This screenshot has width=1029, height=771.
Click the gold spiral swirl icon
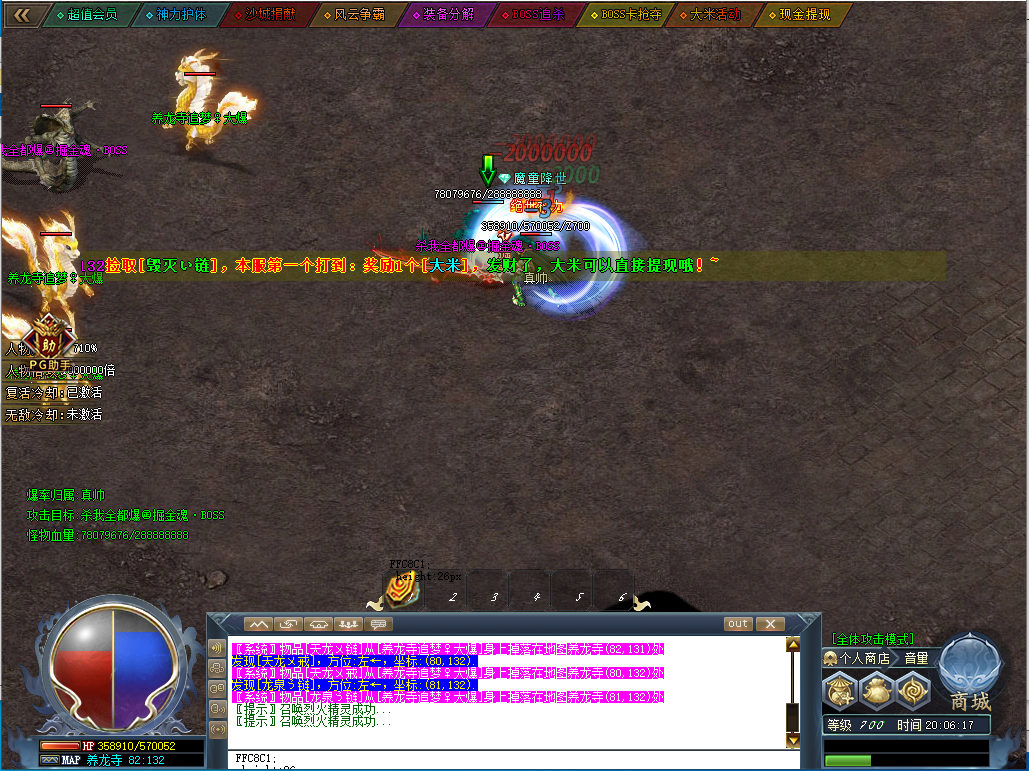pyautogui.click(x=913, y=691)
